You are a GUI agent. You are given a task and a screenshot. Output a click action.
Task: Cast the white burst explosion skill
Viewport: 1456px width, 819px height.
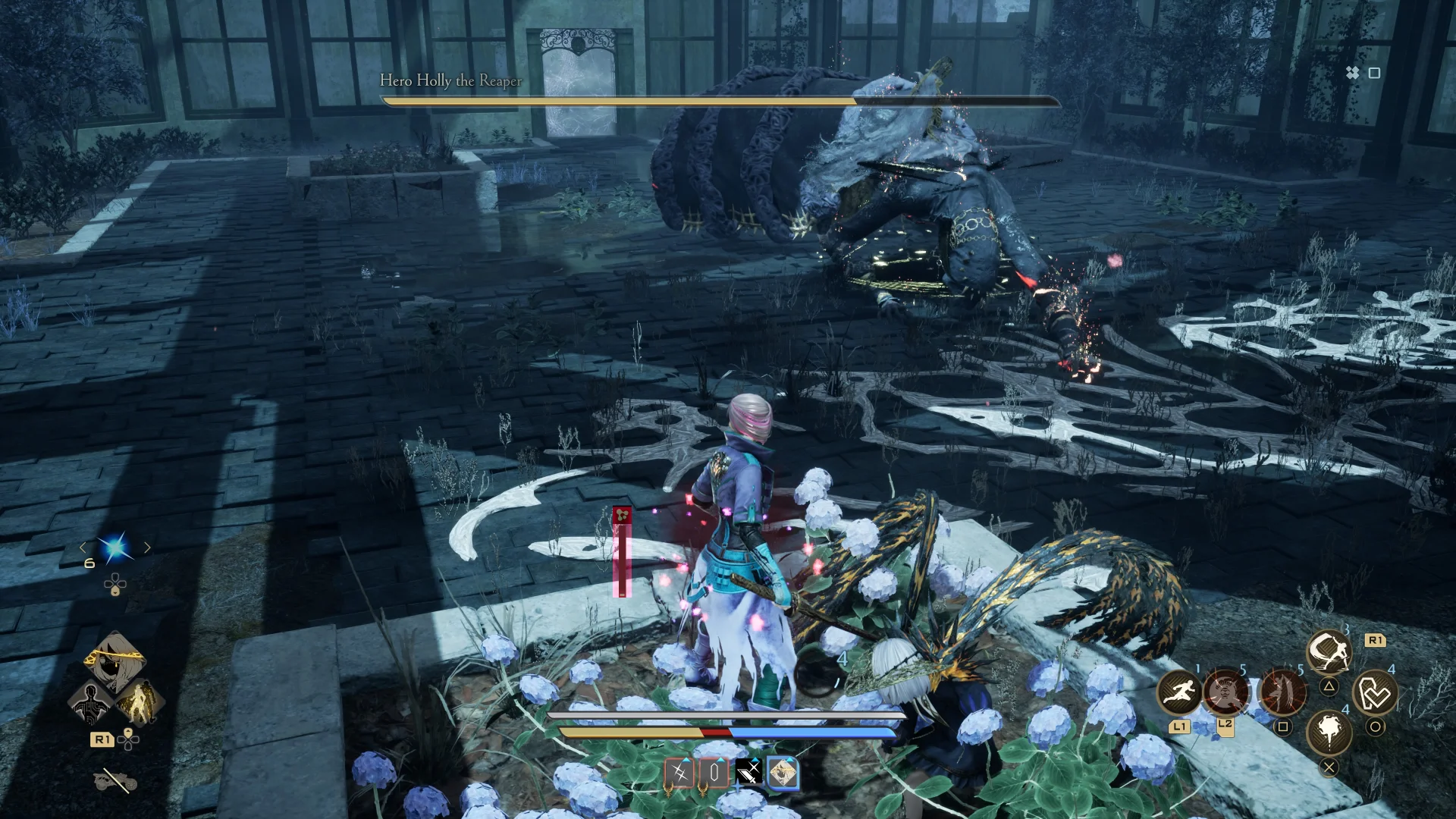1329,731
